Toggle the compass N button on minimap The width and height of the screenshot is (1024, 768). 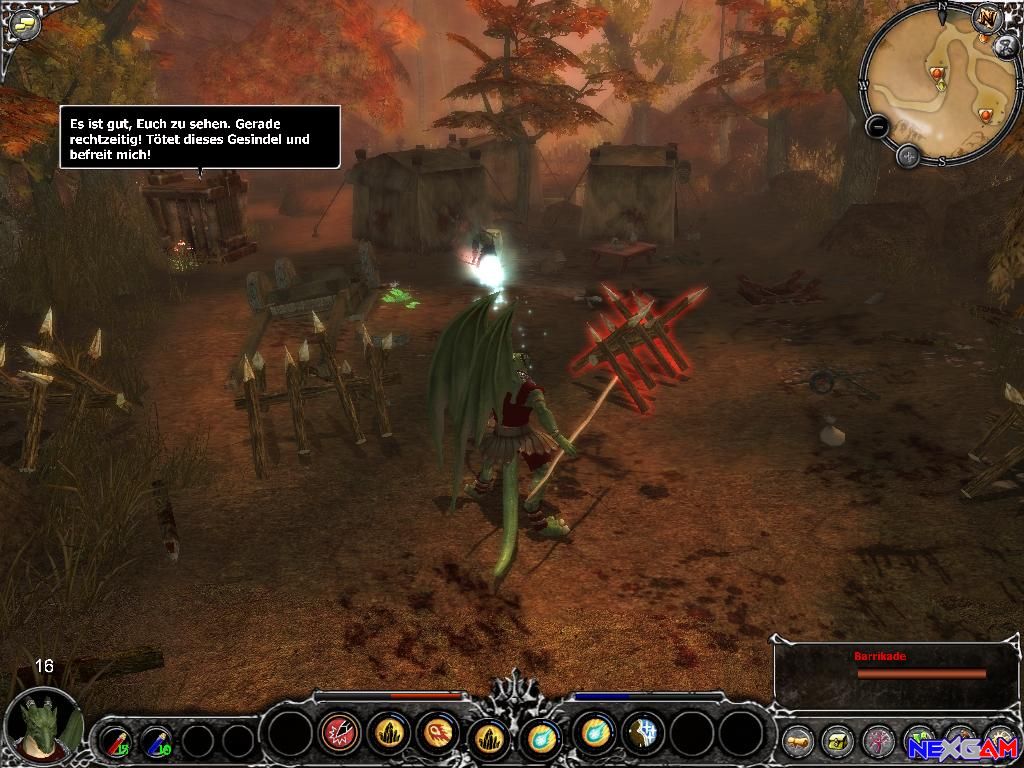point(989,19)
